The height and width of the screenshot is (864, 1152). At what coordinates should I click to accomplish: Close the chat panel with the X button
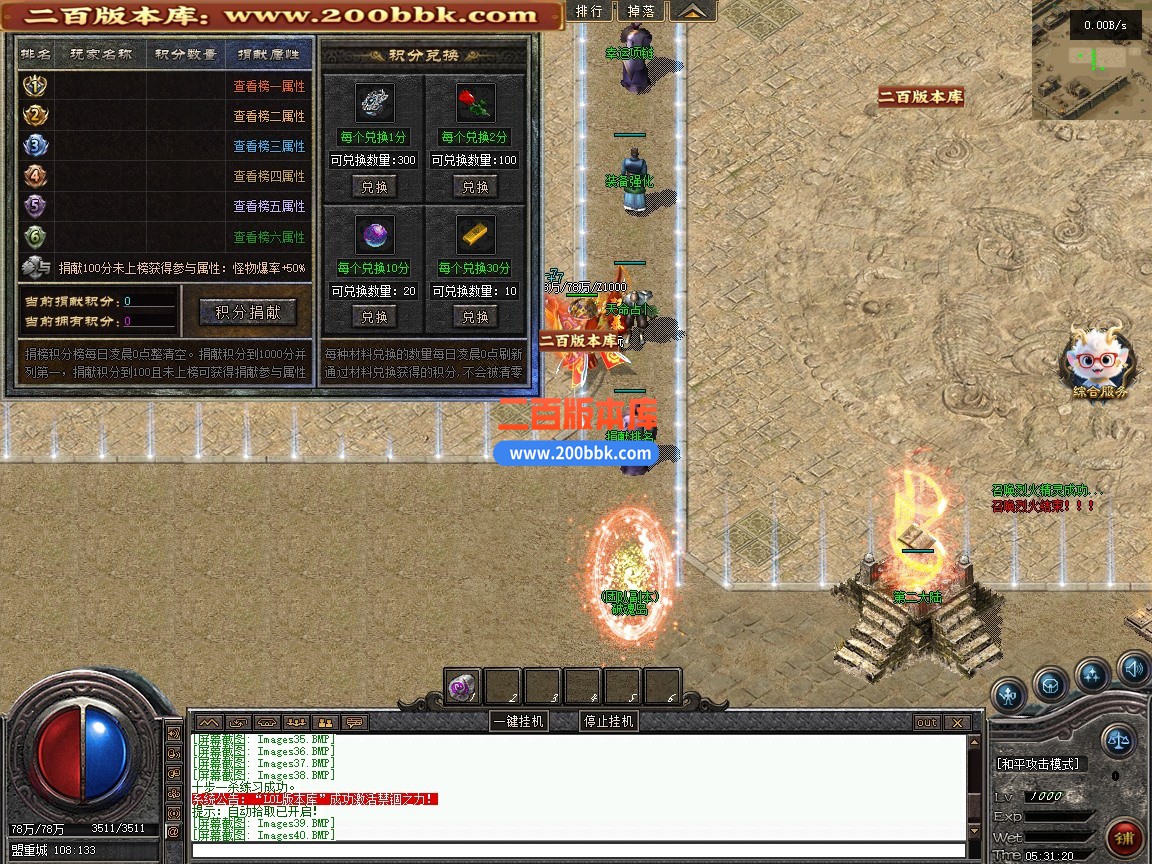(957, 722)
